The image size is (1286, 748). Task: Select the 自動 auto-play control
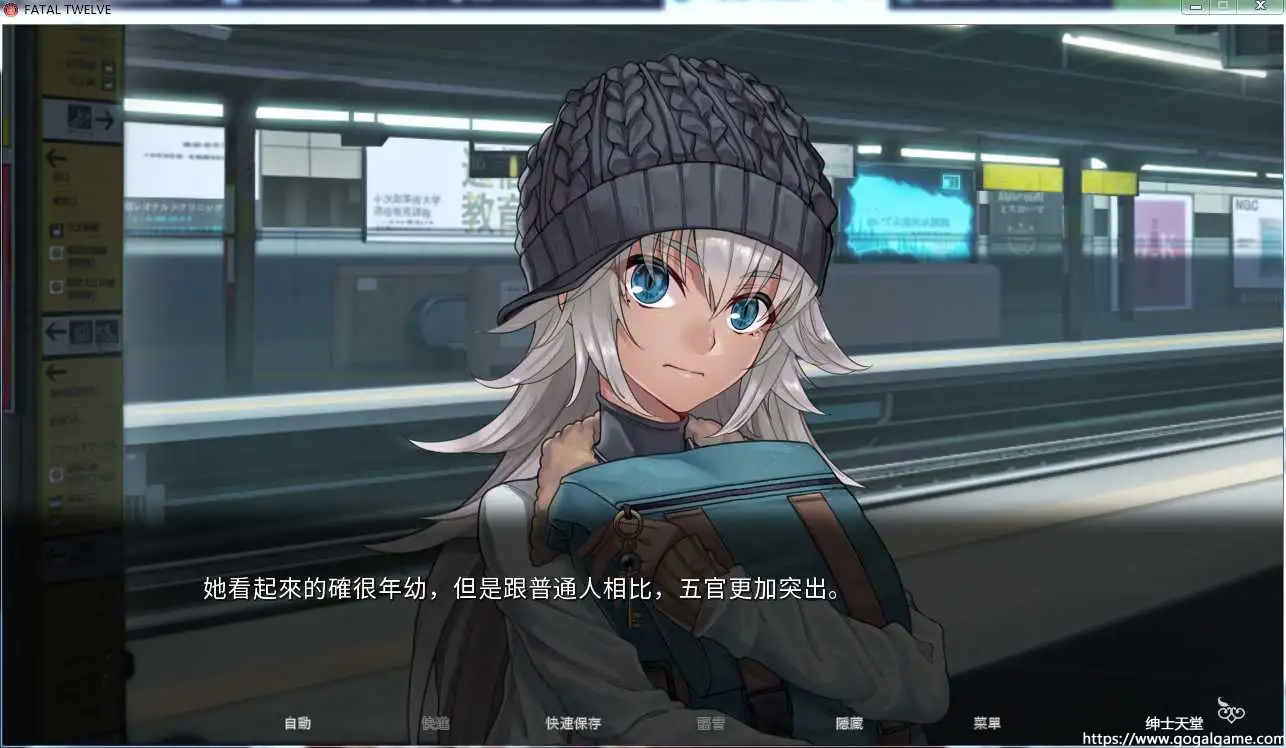[295, 723]
